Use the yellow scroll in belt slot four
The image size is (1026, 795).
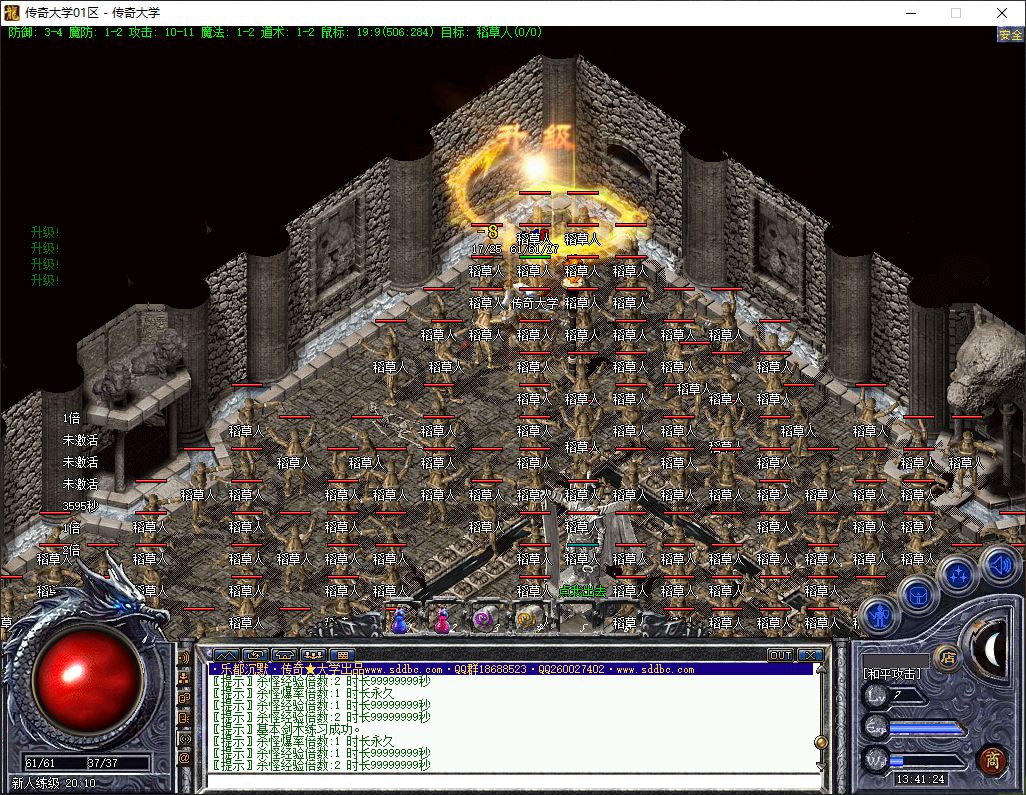coord(526,620)
